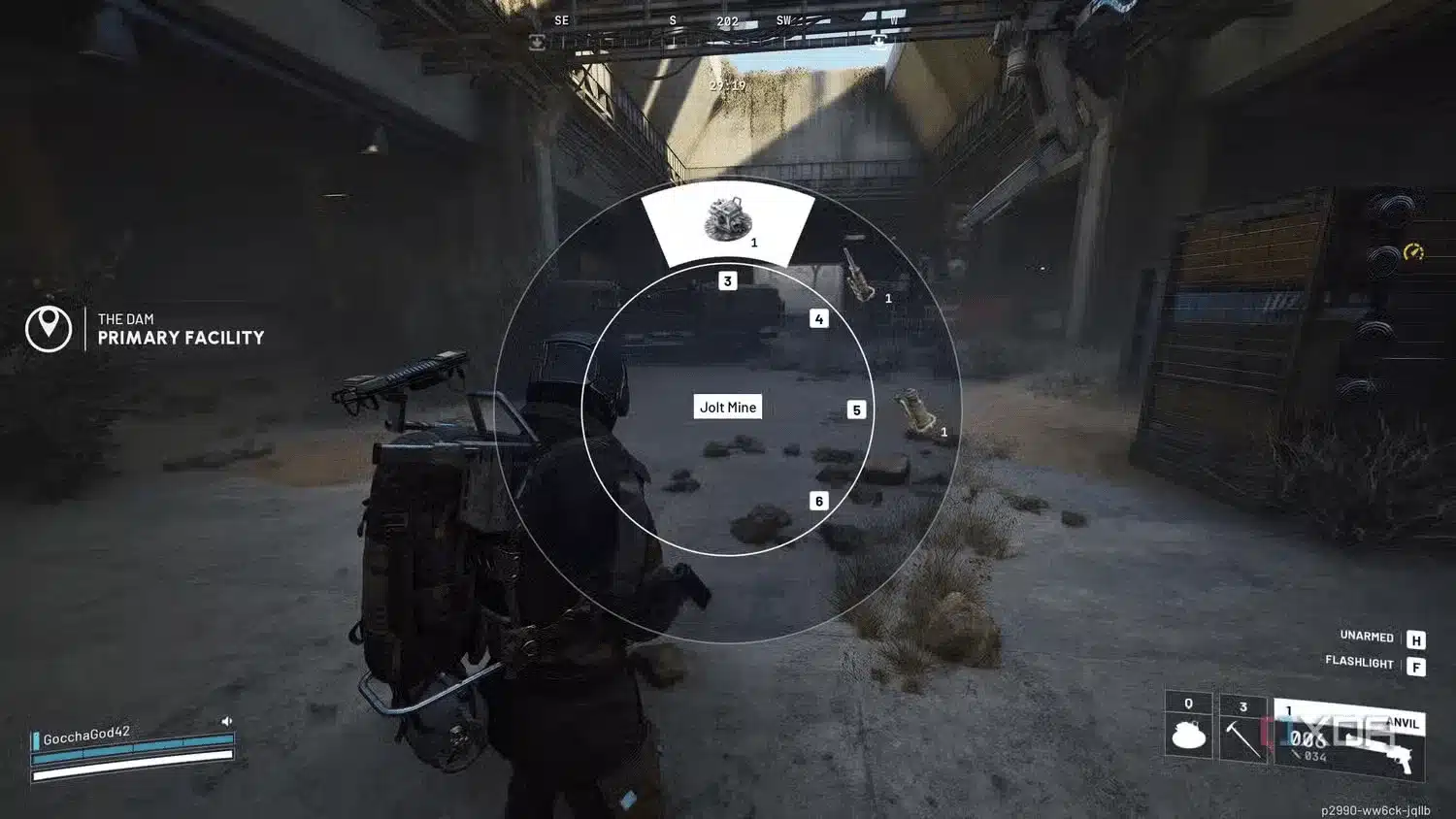
Task: Click the Jolt Mine label
Action: tap(729, 407)
